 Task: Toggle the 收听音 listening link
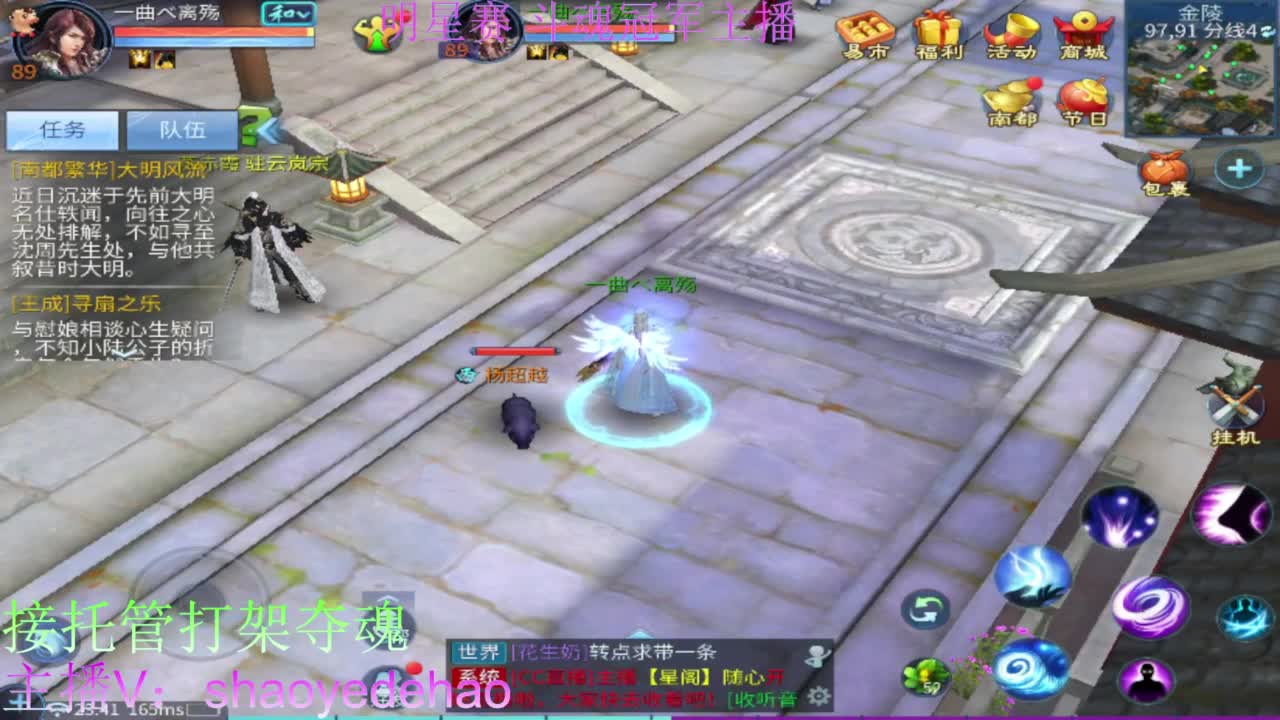(x=762, y=700)
